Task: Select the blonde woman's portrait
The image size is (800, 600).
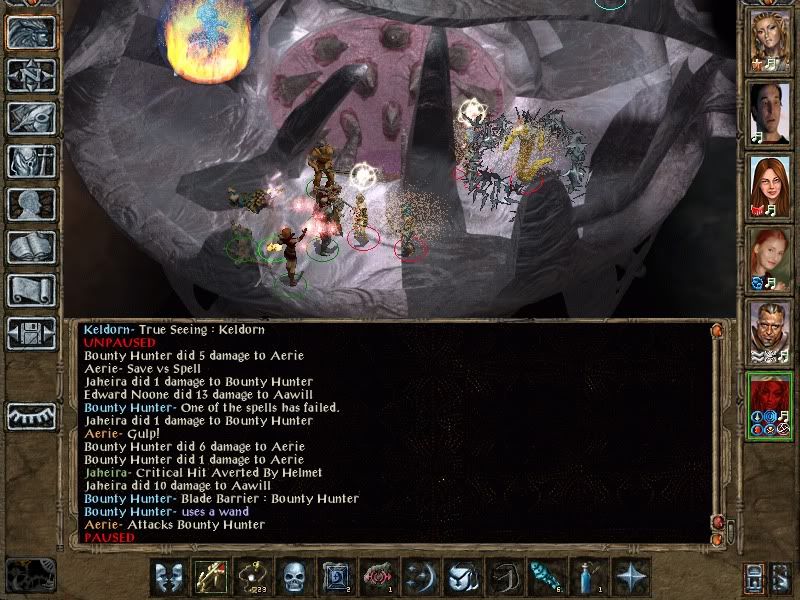Action: [771, 42]
